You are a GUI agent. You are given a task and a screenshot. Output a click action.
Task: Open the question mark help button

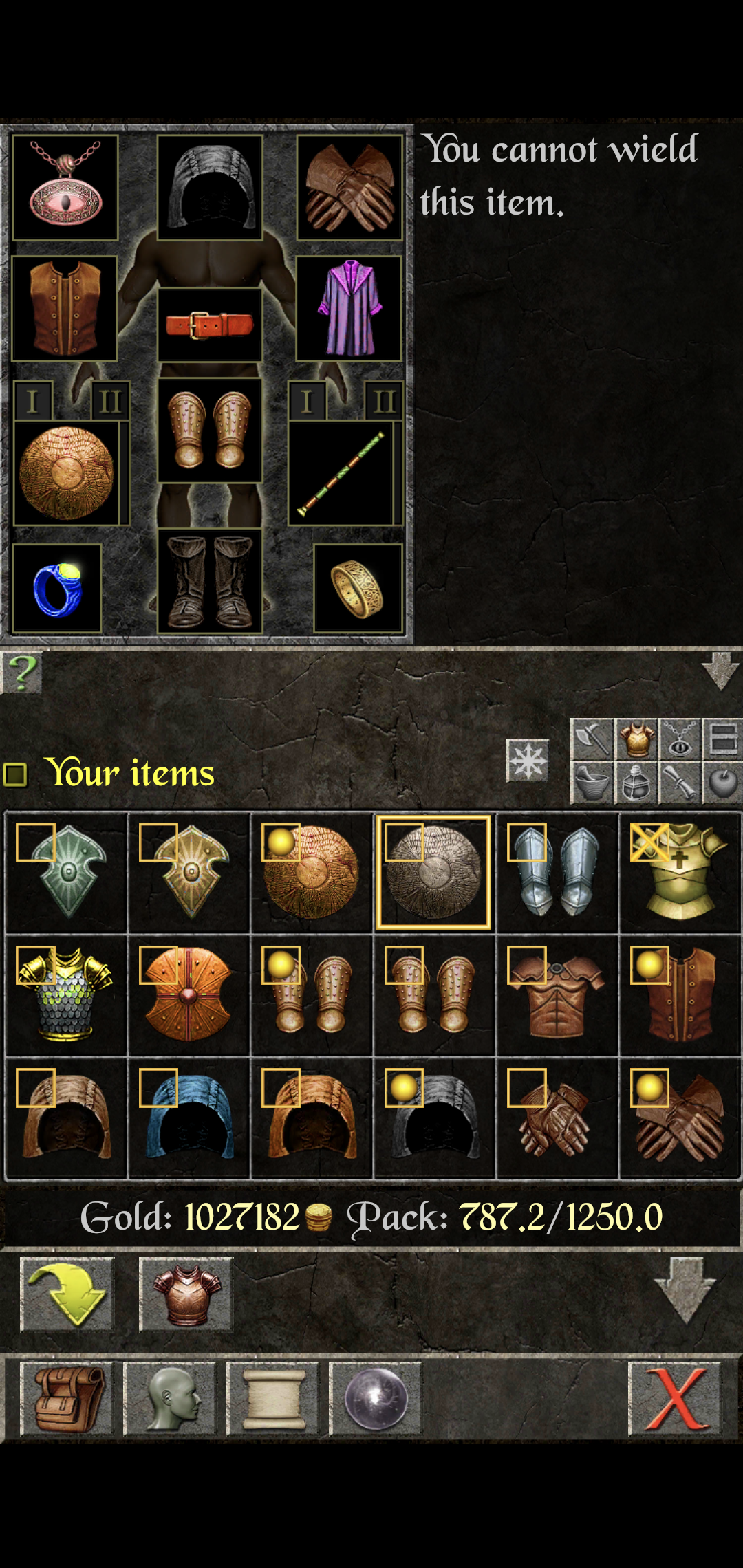22,673
